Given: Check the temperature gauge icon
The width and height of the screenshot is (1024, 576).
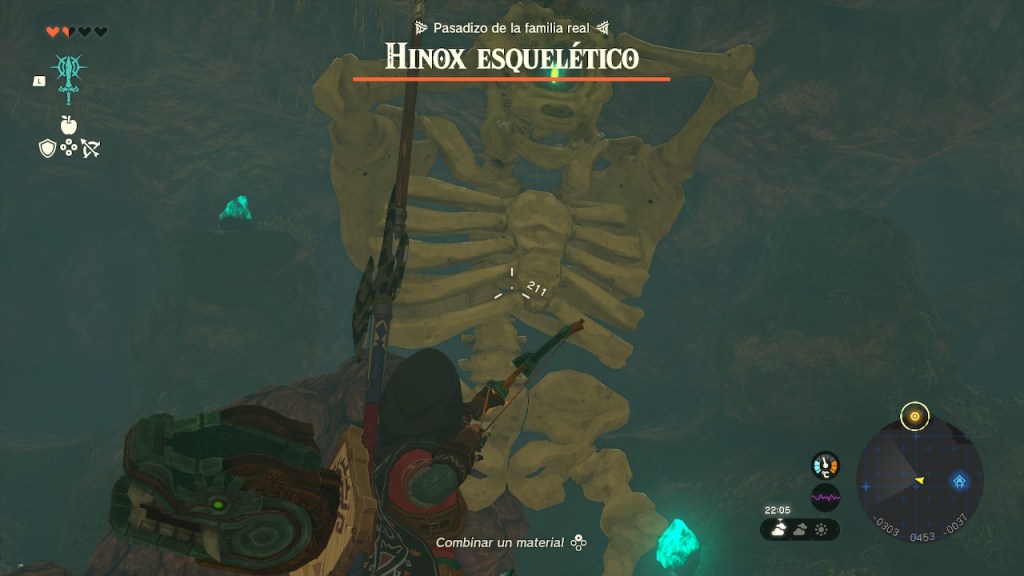Looking at the screenshot, I should point(825,465).
